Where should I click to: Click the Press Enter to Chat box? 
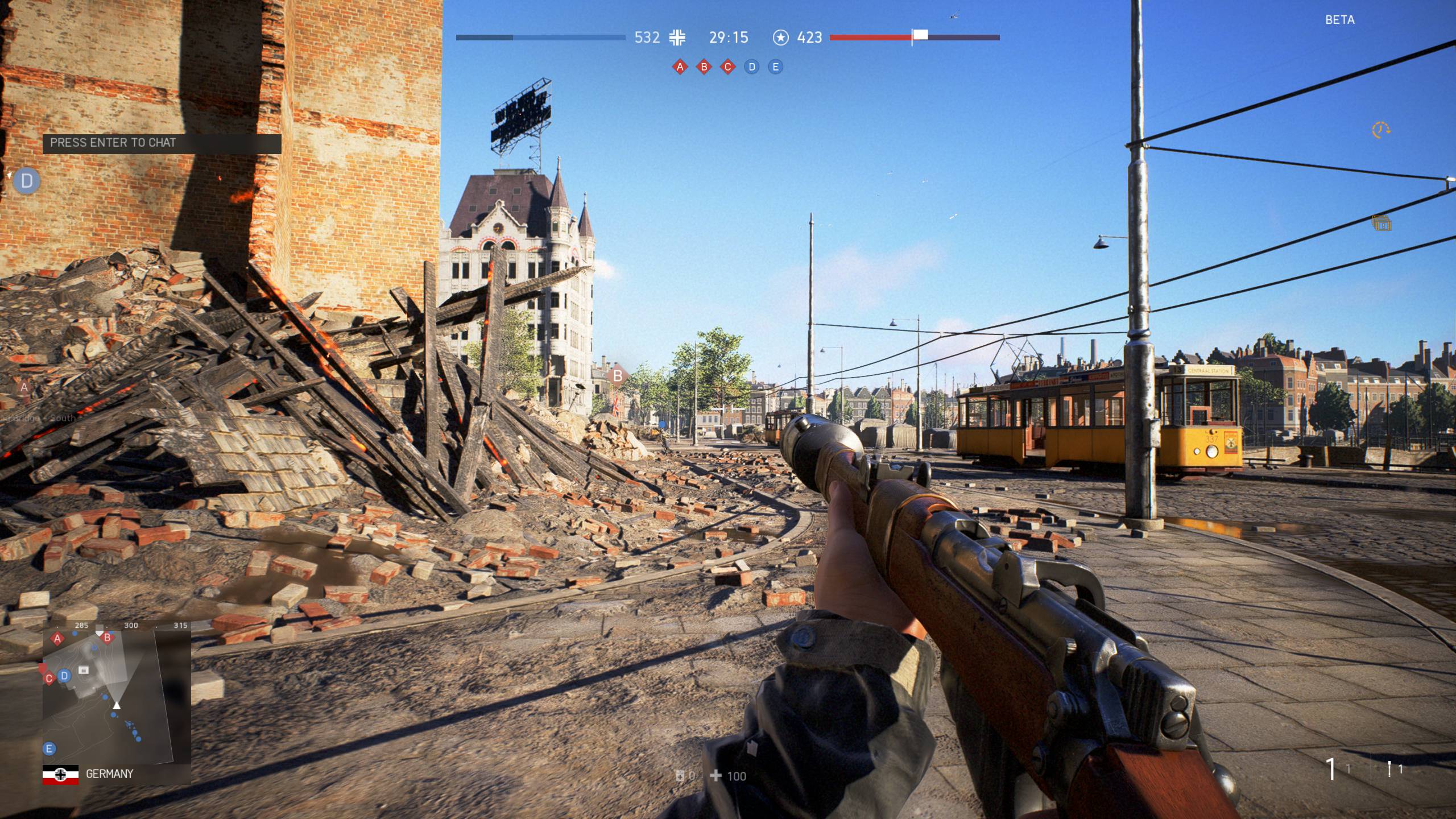(x=162, y=143)
